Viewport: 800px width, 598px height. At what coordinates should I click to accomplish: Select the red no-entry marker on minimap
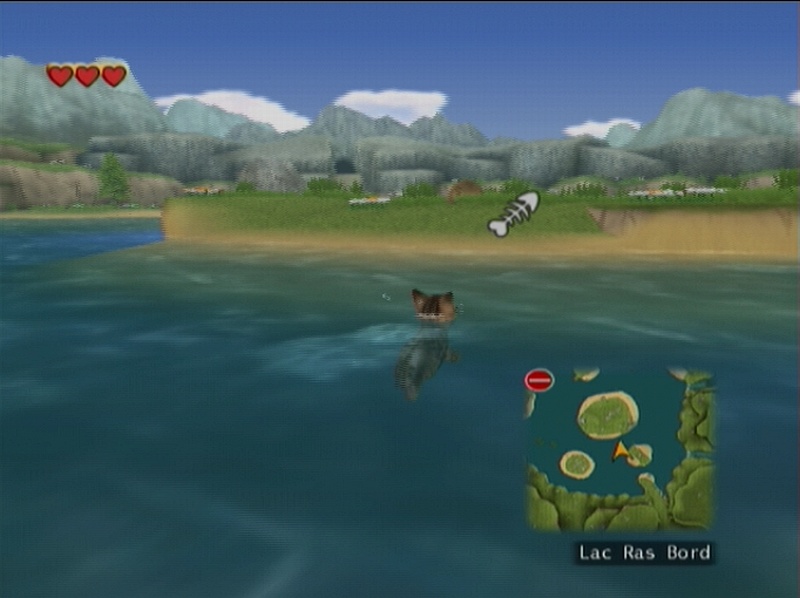pyautogui.click(x=539, y=381)
